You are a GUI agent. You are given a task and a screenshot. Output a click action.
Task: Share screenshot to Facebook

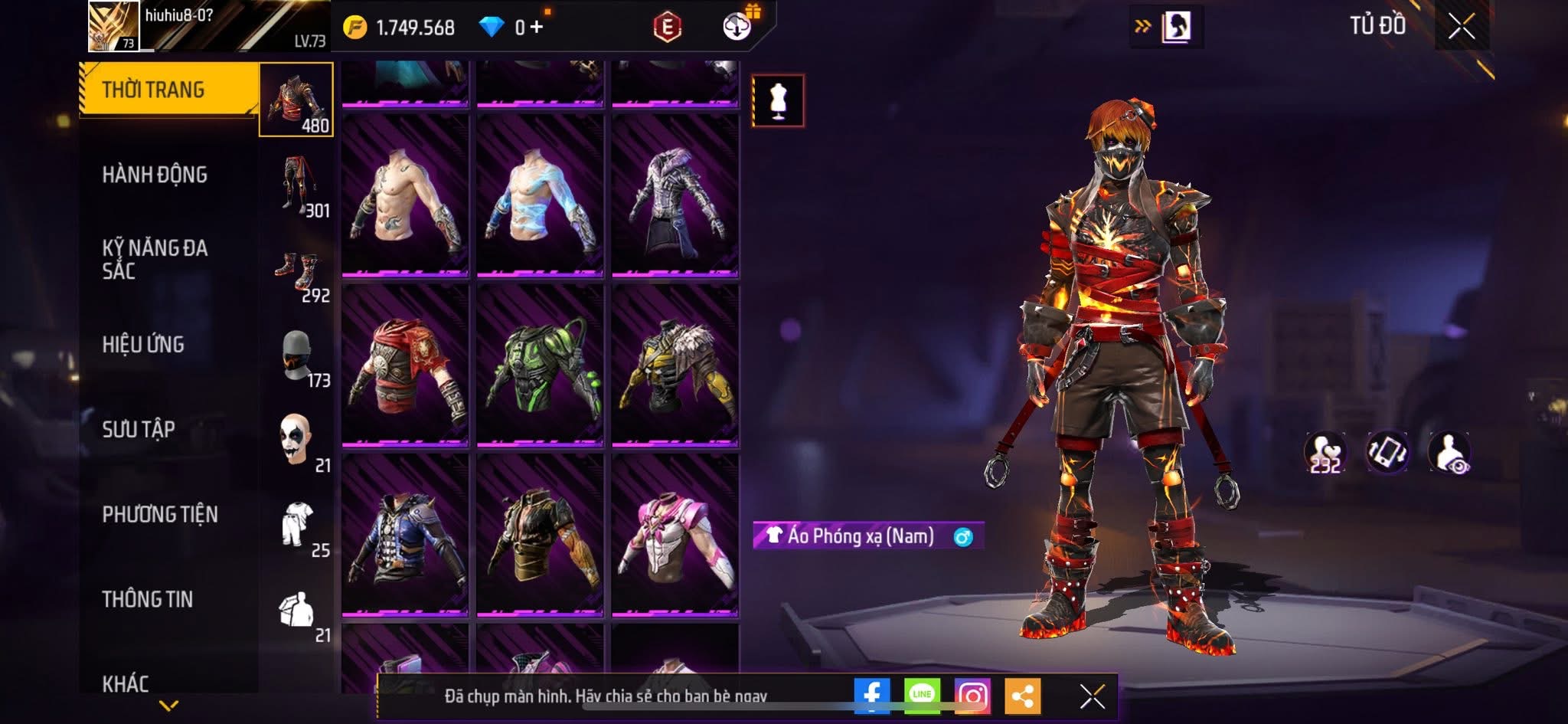click(872, 696)
